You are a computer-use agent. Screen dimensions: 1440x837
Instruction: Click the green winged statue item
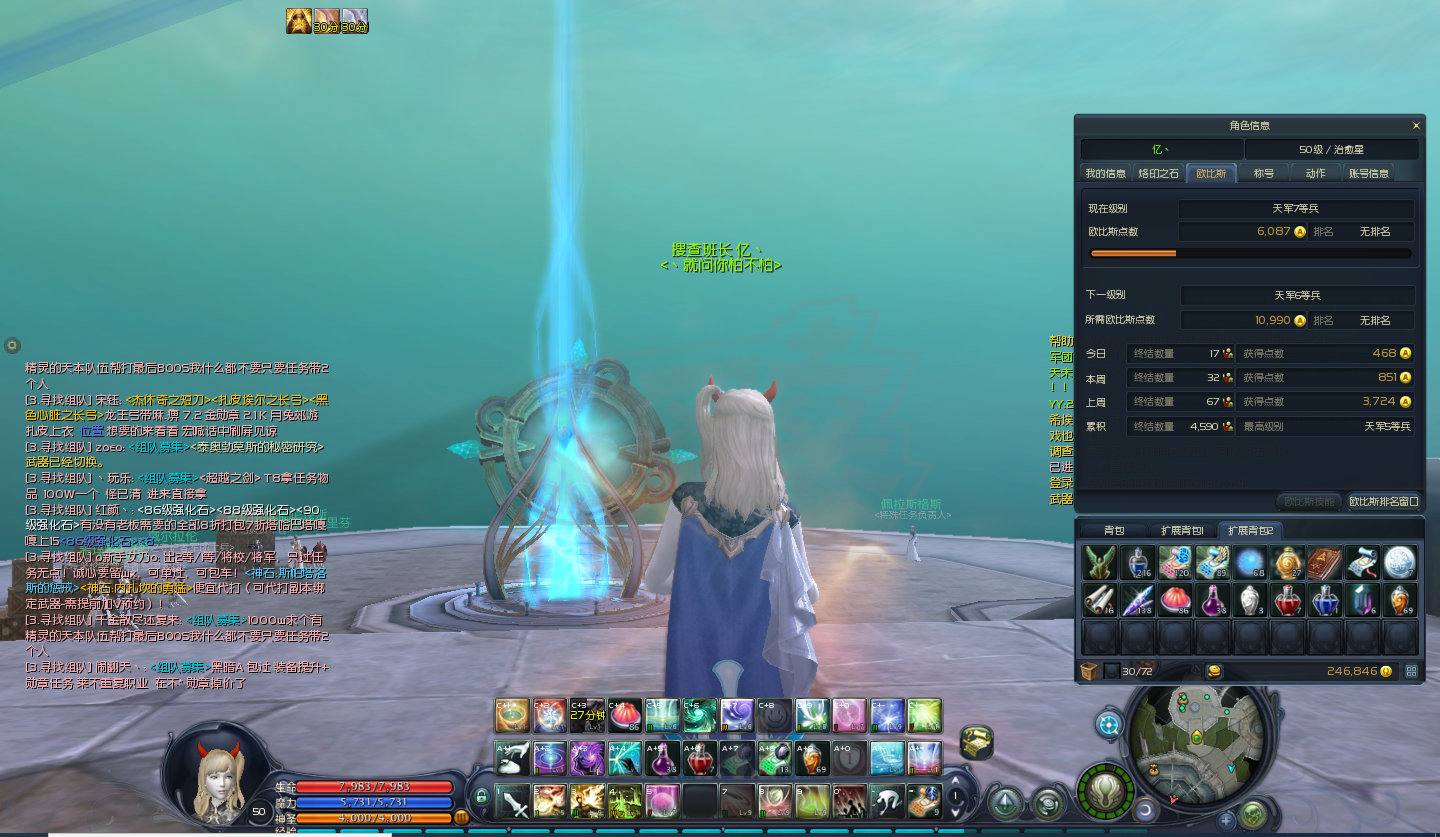[1099, 563]
